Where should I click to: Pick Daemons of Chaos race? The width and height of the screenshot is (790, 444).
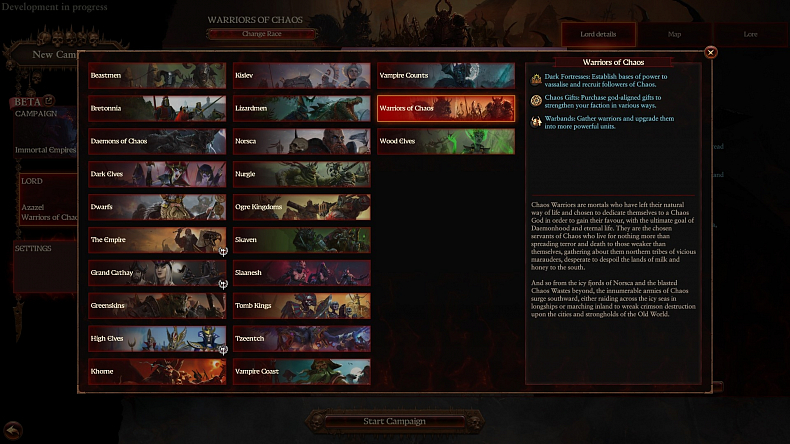(157, 141)
